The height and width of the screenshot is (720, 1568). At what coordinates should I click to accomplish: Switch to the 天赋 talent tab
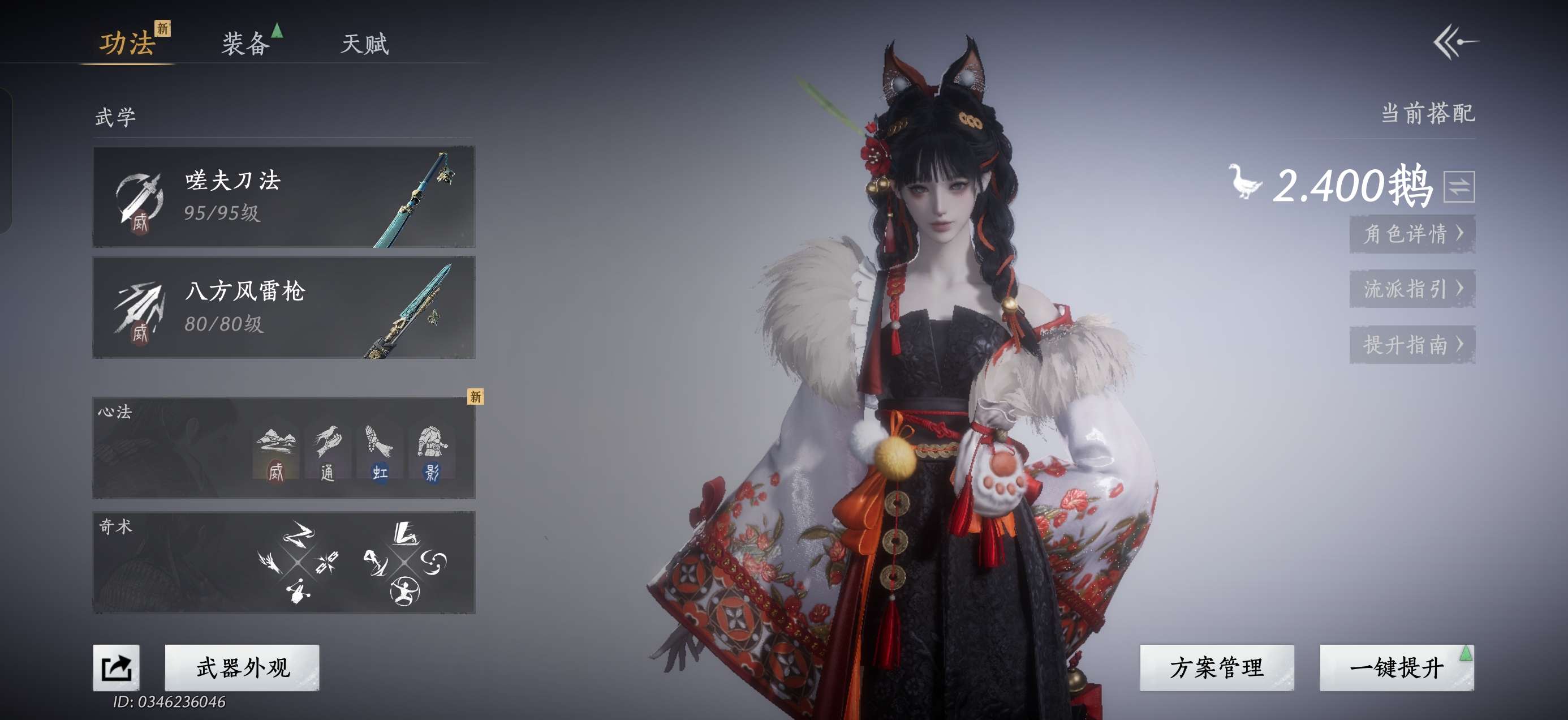point(365,43)
